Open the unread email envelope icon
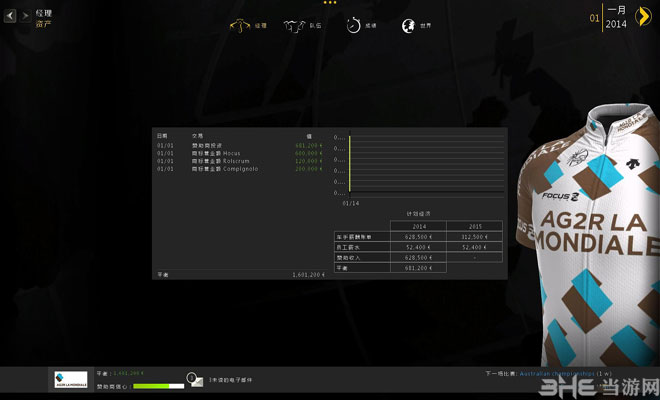This screenshot has height=400, width=660. [191, 380]
